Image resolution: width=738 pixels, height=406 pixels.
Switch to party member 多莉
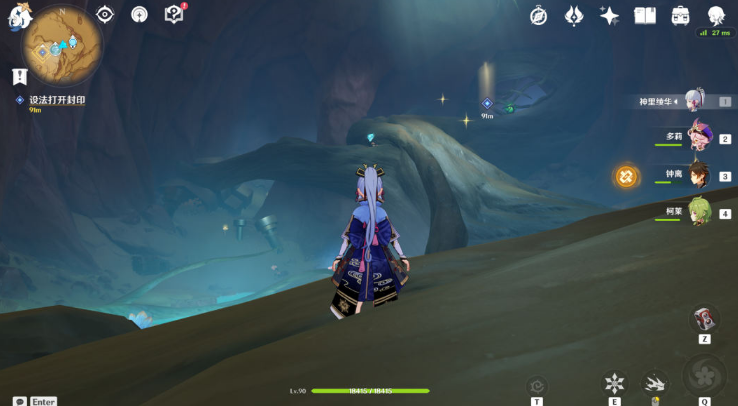(x=699, y=138)
